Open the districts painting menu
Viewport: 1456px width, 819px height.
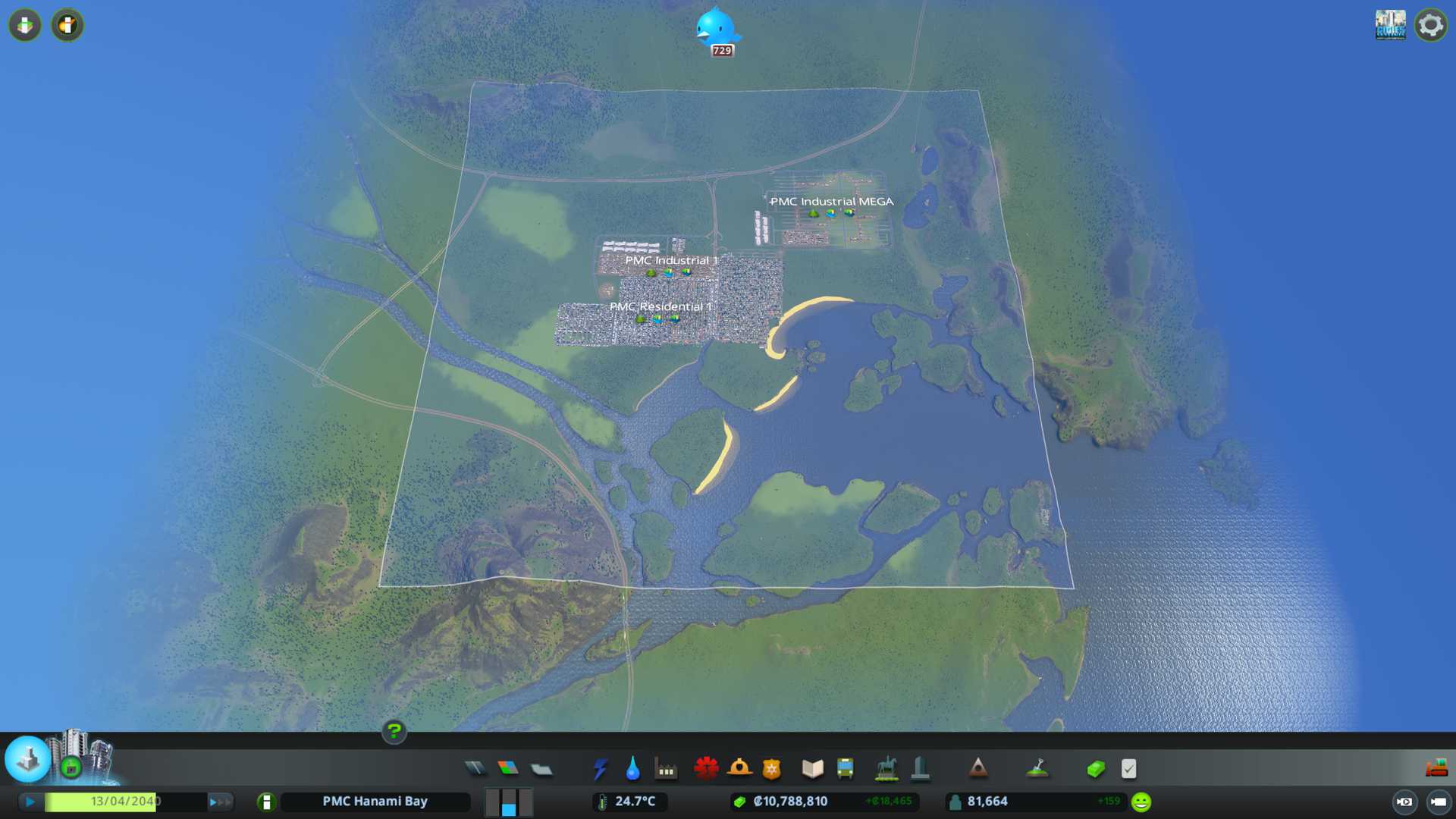(x=541, y=769)
